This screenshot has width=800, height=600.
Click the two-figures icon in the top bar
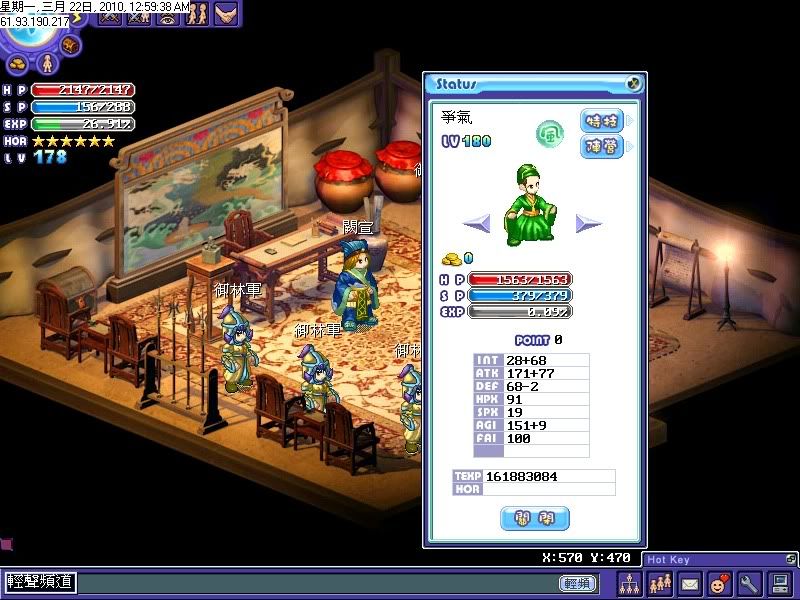(x=197, y=14)
